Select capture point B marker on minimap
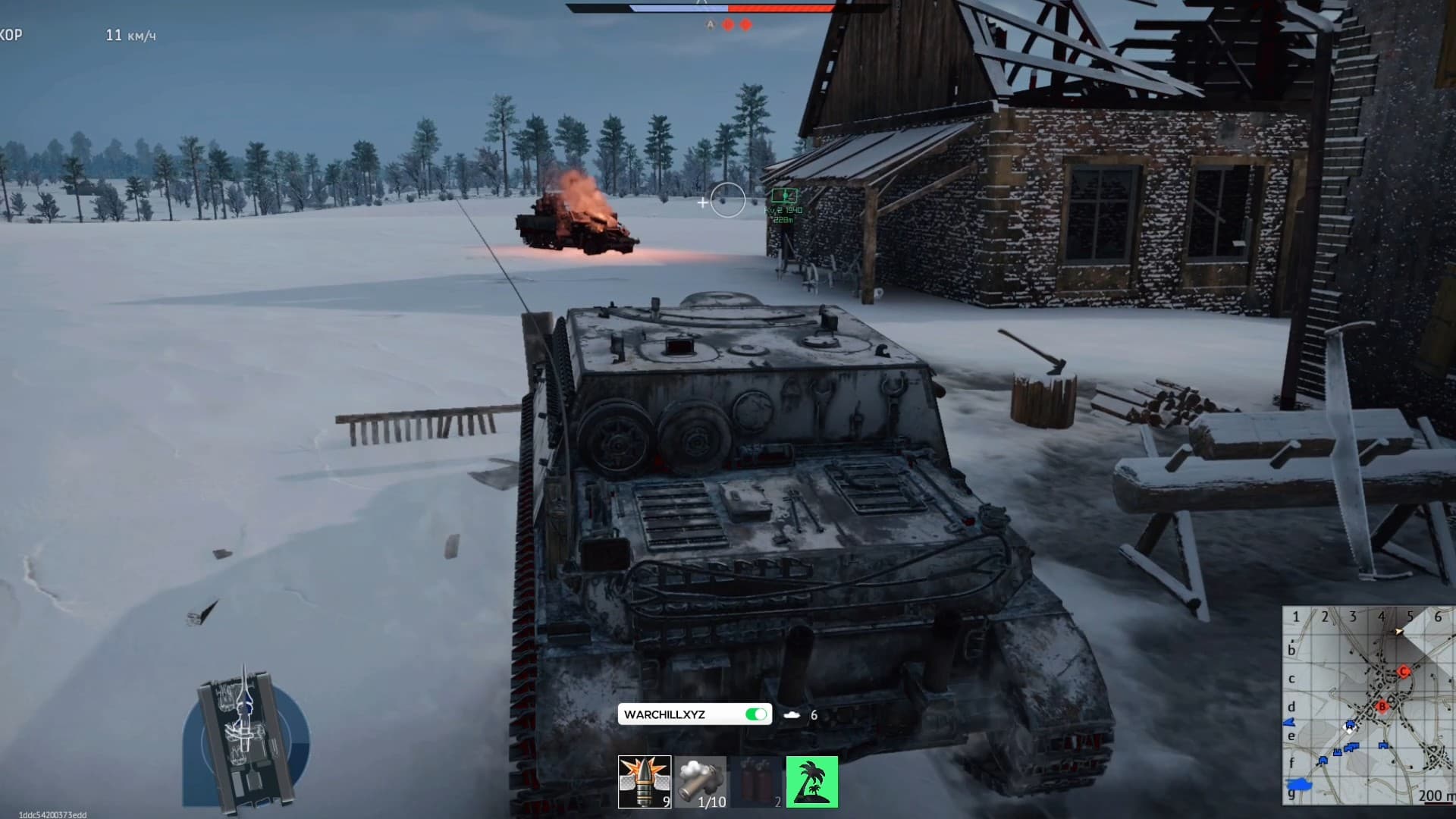This screenshot has height=819, width=1456. click(1382, 706)
